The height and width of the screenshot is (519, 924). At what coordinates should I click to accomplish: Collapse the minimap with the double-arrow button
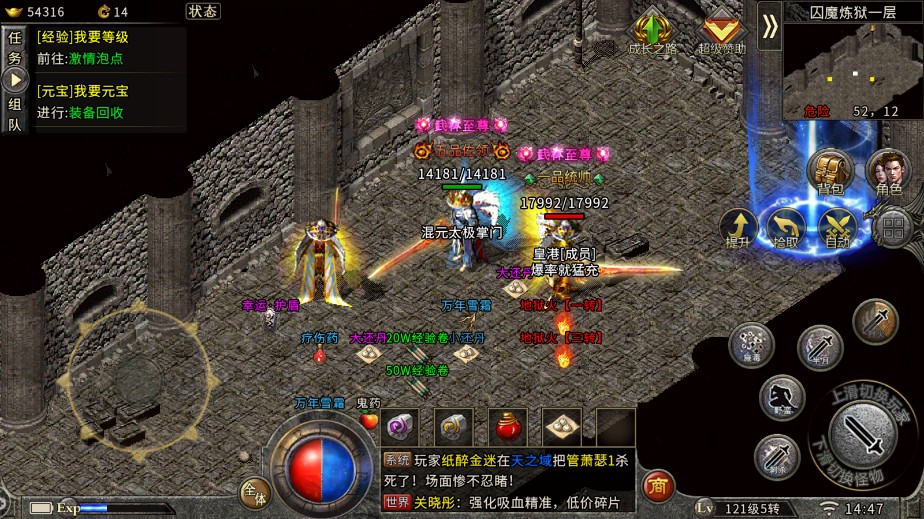point(769,26)
